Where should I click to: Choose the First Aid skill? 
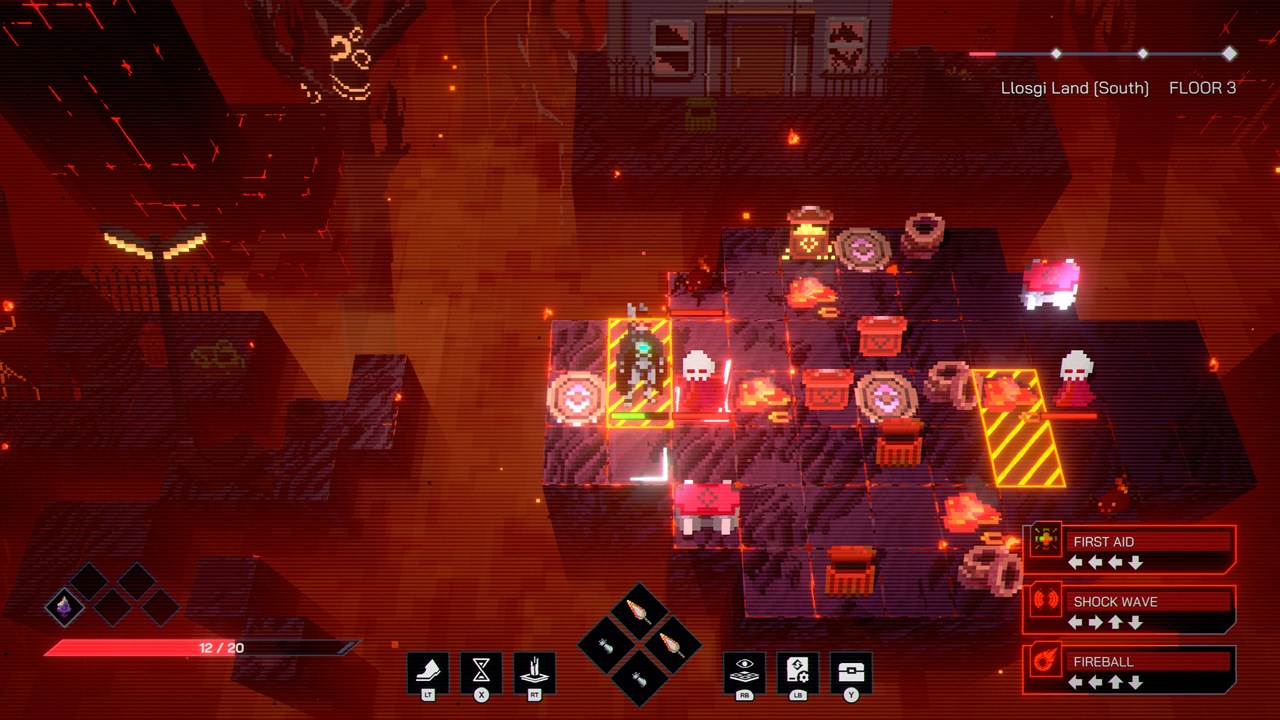(x=1130, y=549)
